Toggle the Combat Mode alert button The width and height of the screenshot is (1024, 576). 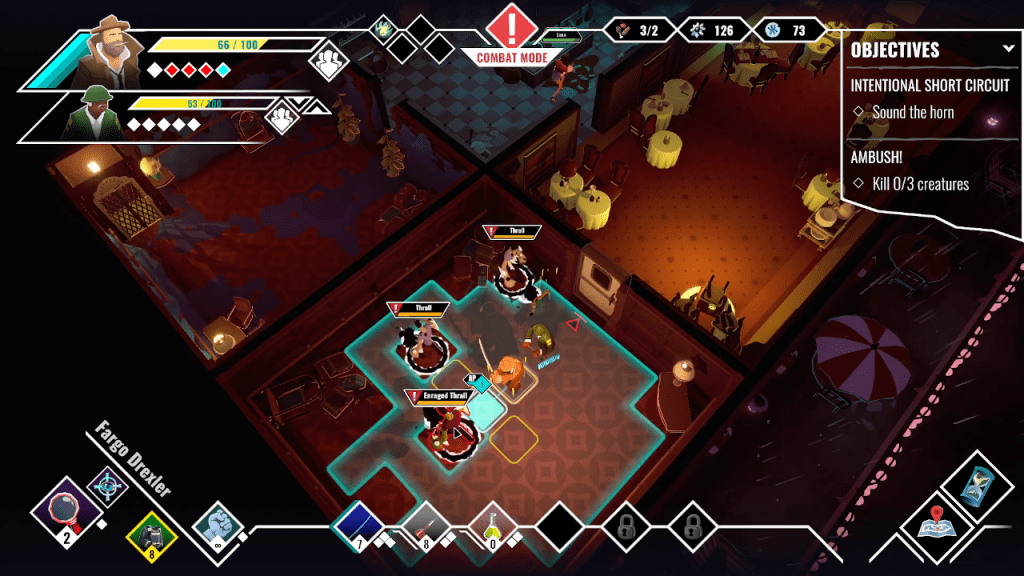click(x=511, y=28)
